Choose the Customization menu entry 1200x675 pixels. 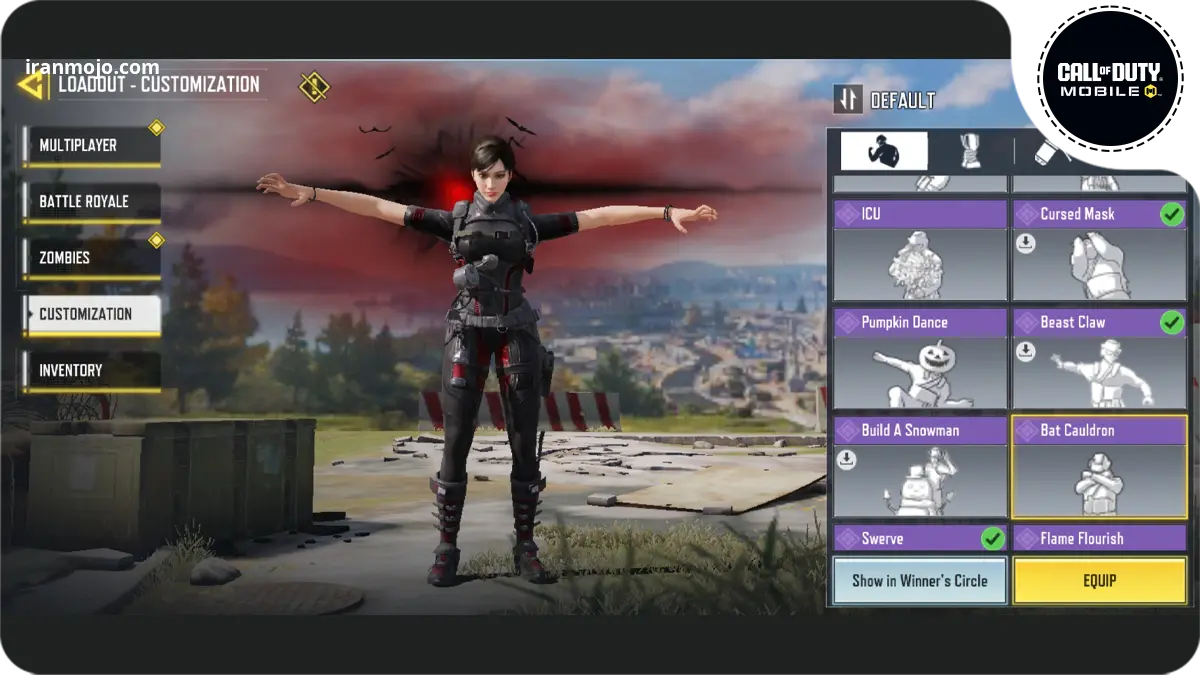coord(92,314)
